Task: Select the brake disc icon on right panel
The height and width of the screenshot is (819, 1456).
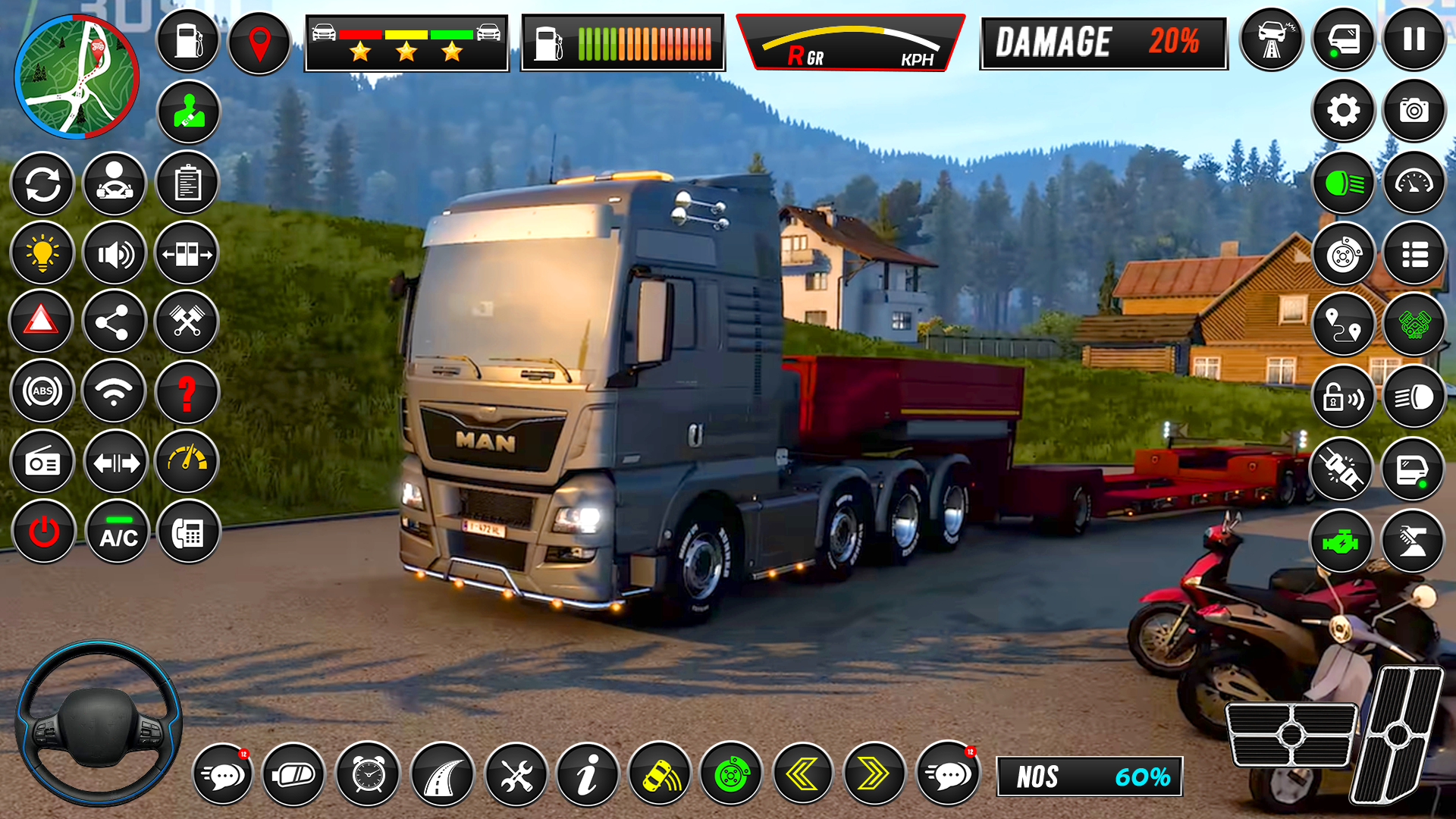Action: click(1342, 253)
